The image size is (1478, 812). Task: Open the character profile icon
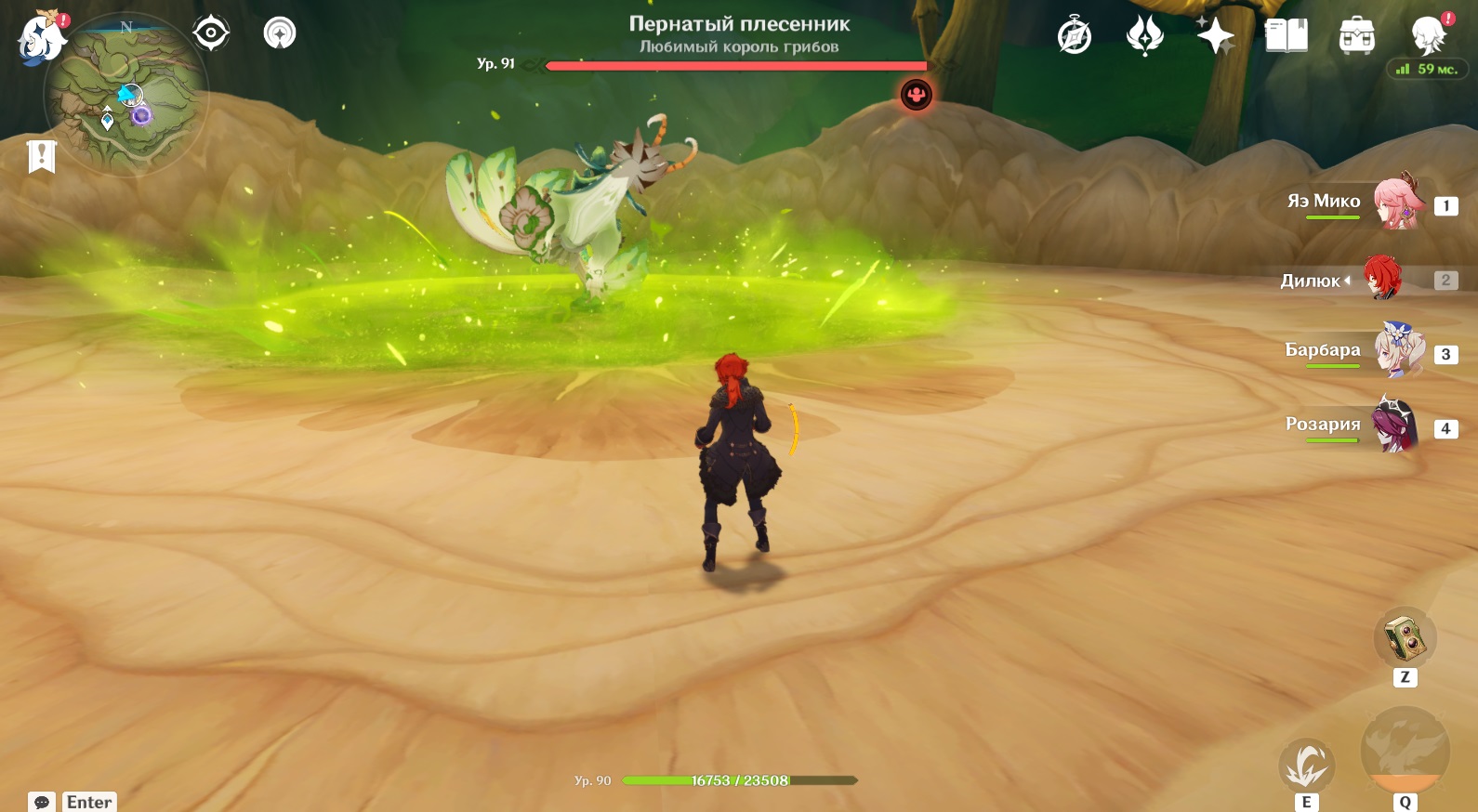pyautogui.click(x=1427, y=36)
